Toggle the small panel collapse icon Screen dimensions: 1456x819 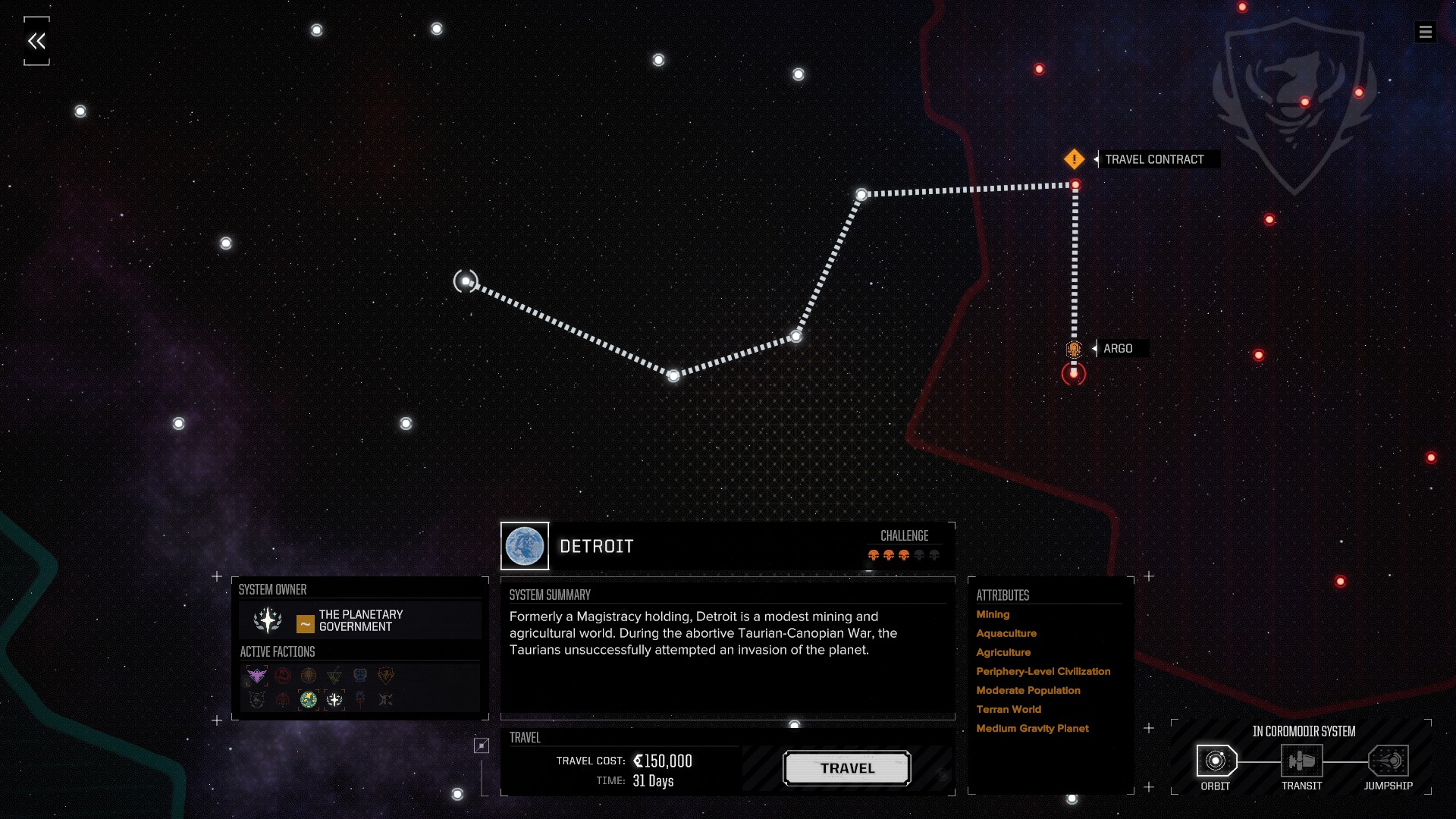coord(482,745)
